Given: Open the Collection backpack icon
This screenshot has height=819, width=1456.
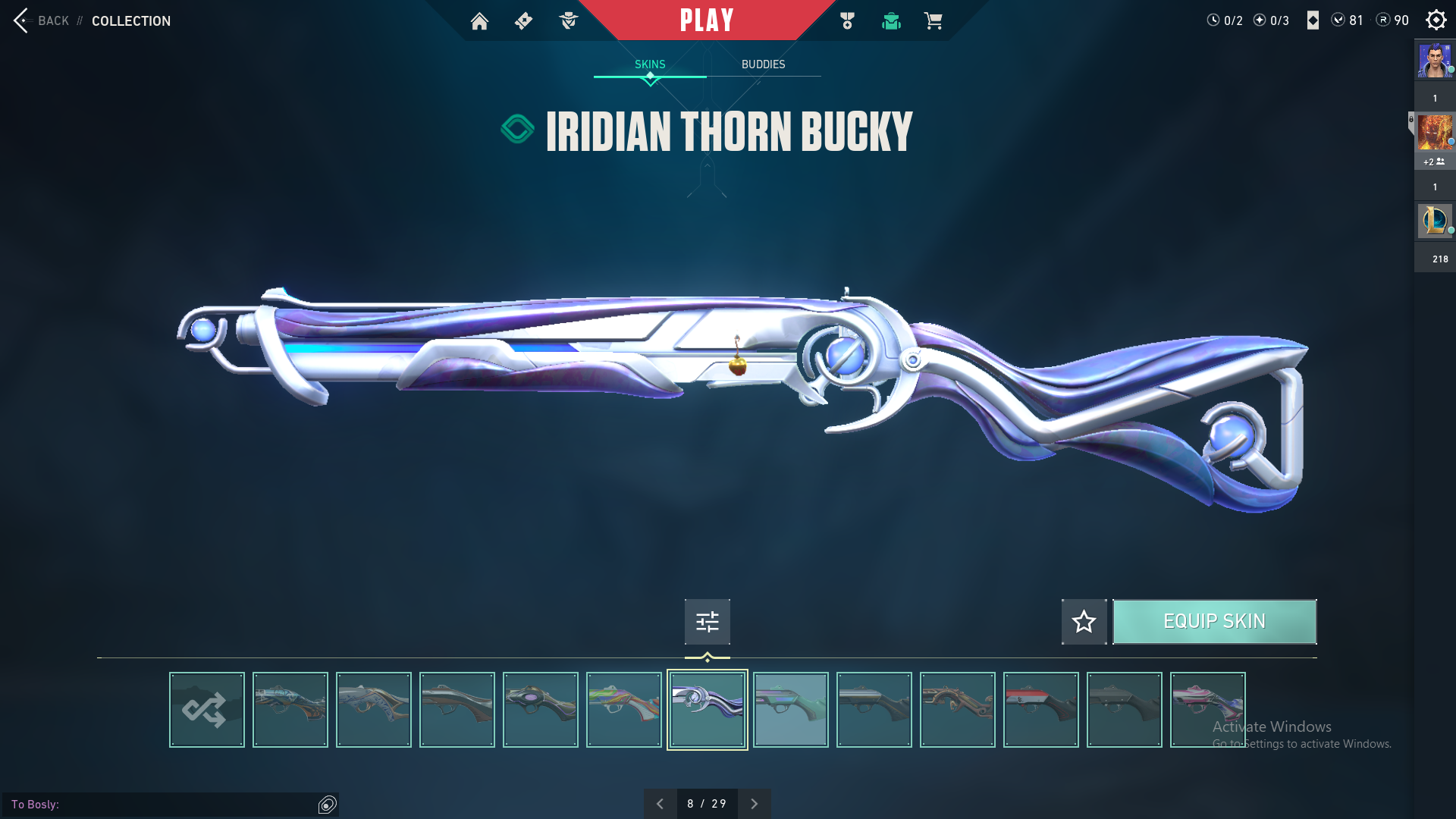Looking at the screenshot, I should [x=891, y=21].
